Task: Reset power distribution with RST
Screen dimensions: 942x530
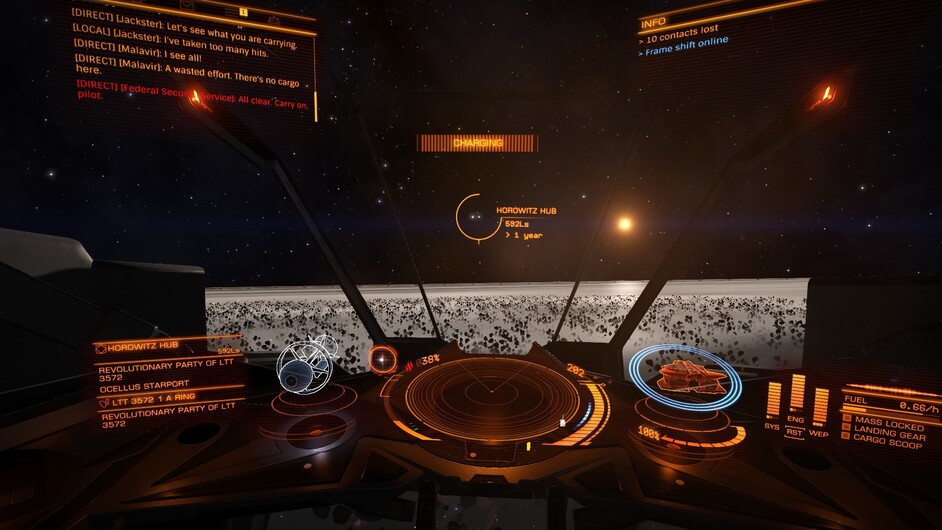Action: pyautogui.click(x=796, y=432)
